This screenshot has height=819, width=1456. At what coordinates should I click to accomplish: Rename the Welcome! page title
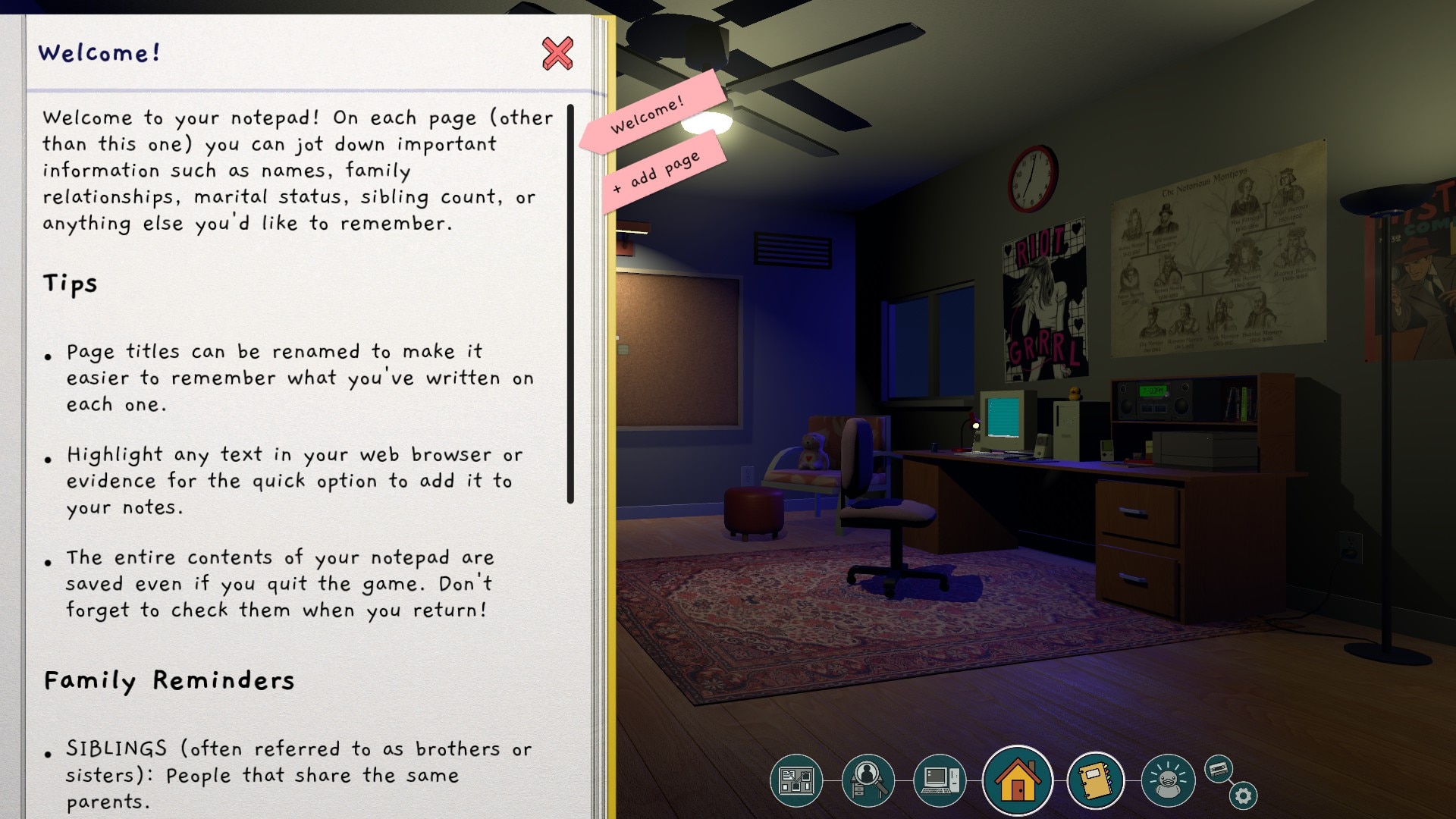coord(99,53)
